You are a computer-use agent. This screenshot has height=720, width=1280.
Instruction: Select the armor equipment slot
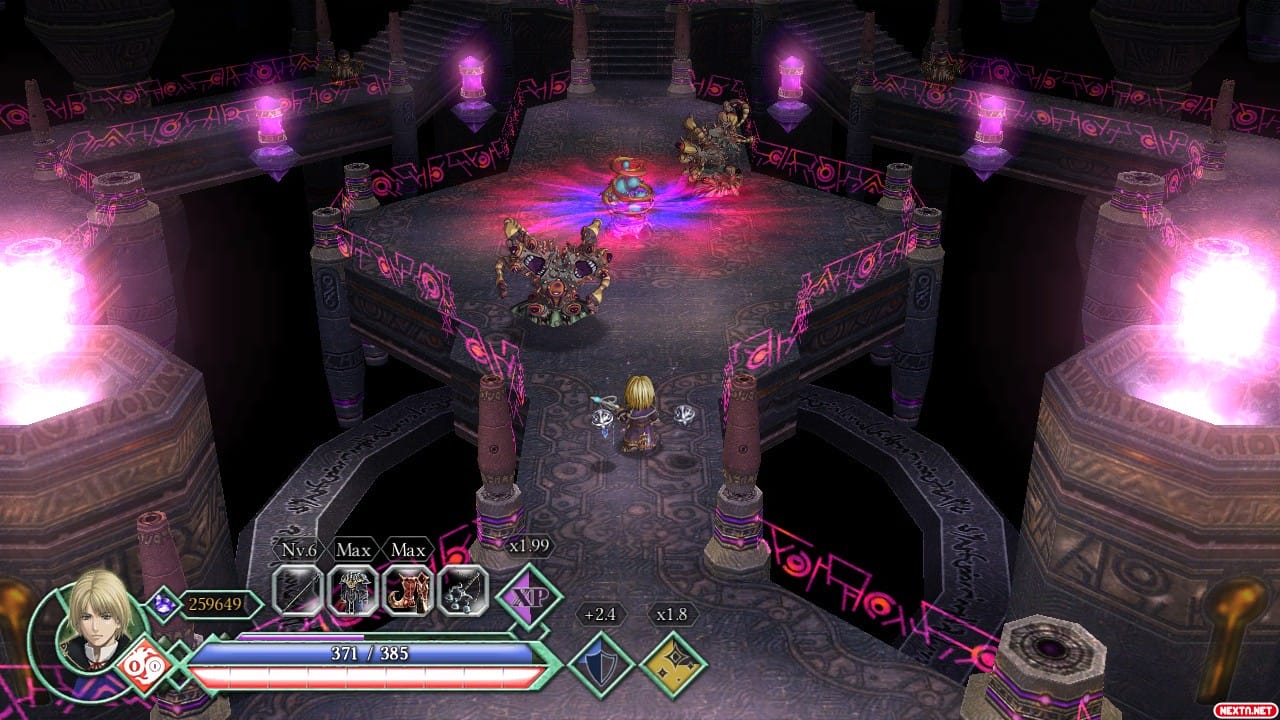(x=352, y=590)
